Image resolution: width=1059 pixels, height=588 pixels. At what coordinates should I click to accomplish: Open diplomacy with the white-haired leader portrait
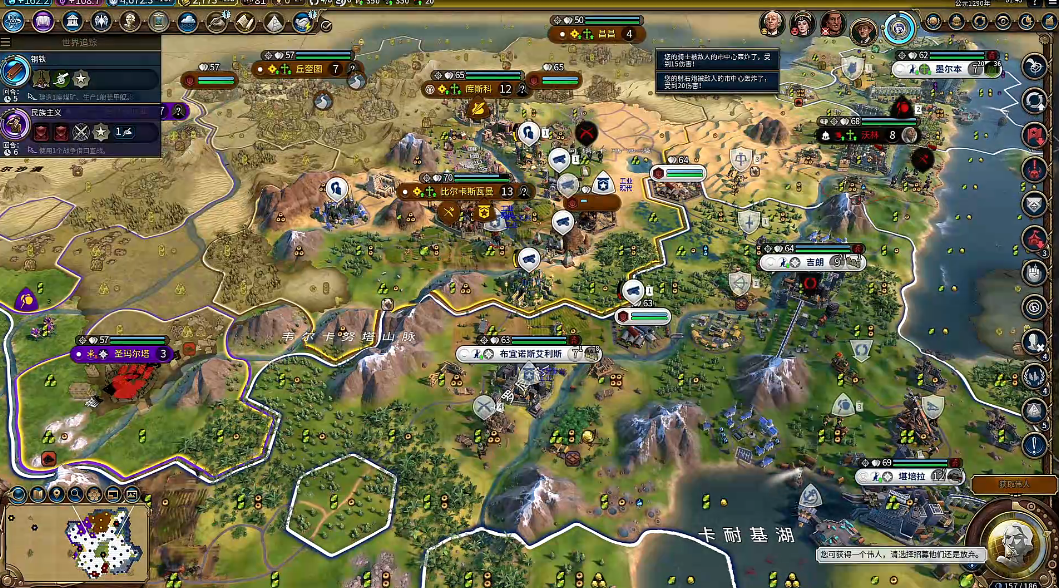[771, 22]
